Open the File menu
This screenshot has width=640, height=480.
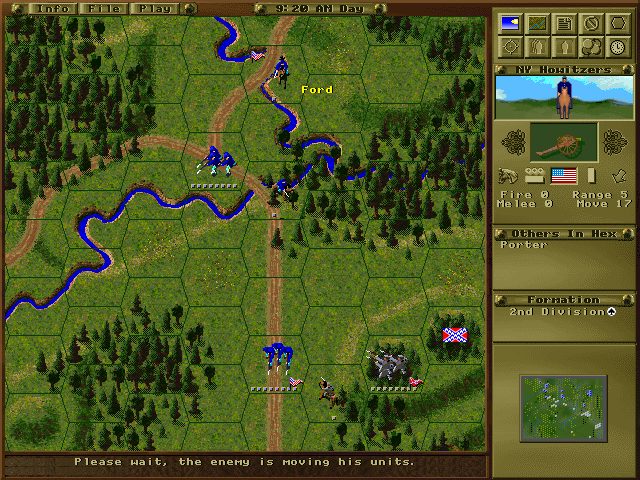click(x=100, y=8)
